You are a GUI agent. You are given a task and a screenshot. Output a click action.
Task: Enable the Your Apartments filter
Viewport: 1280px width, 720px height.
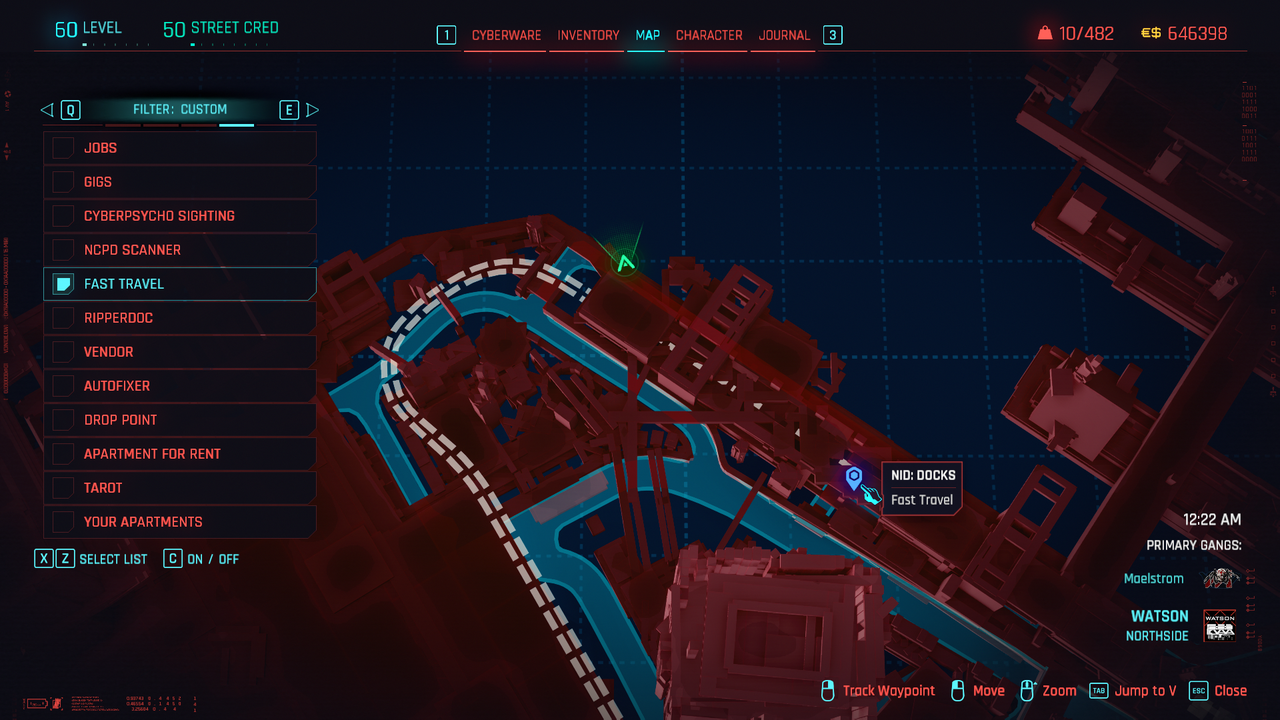point(64,522)
